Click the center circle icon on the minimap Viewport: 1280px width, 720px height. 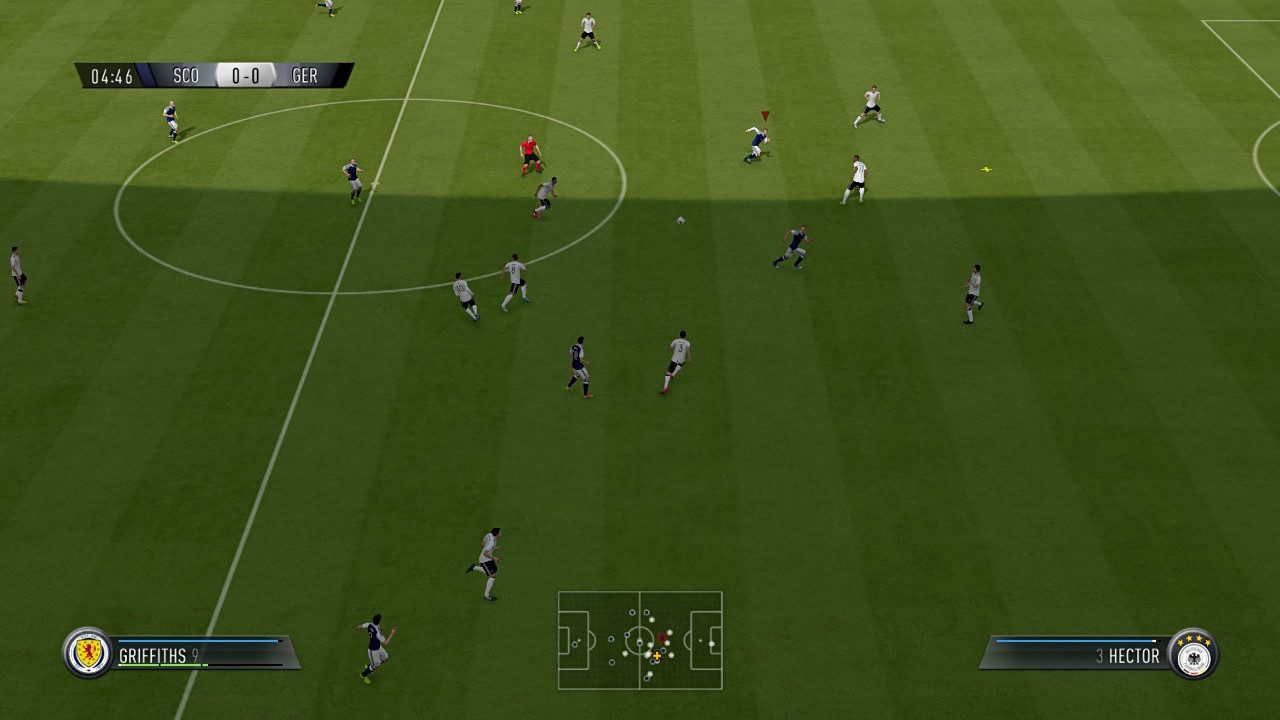tap(640, 640)
